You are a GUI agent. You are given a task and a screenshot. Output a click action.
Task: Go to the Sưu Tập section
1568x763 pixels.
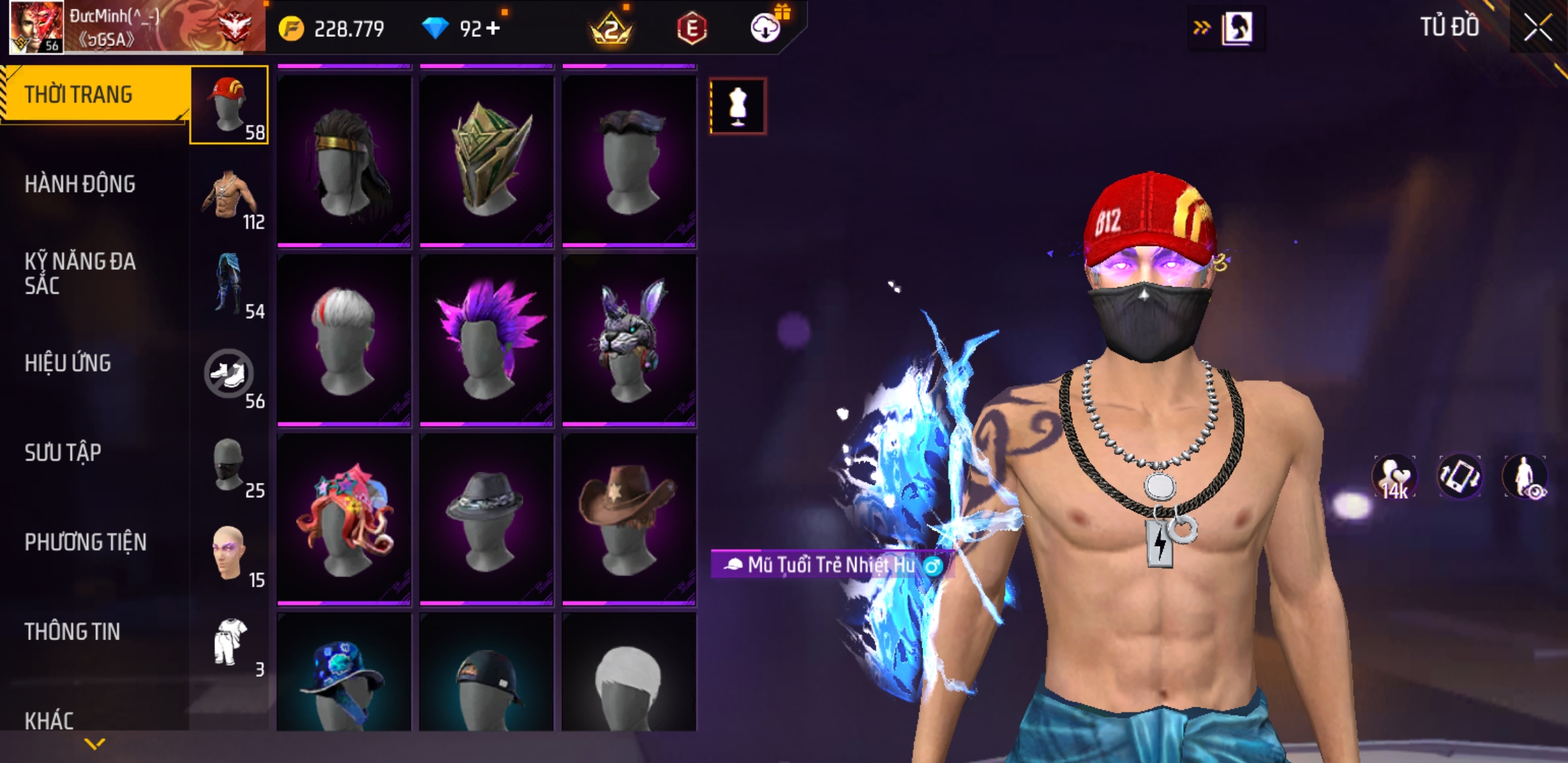tap(63, 453)
